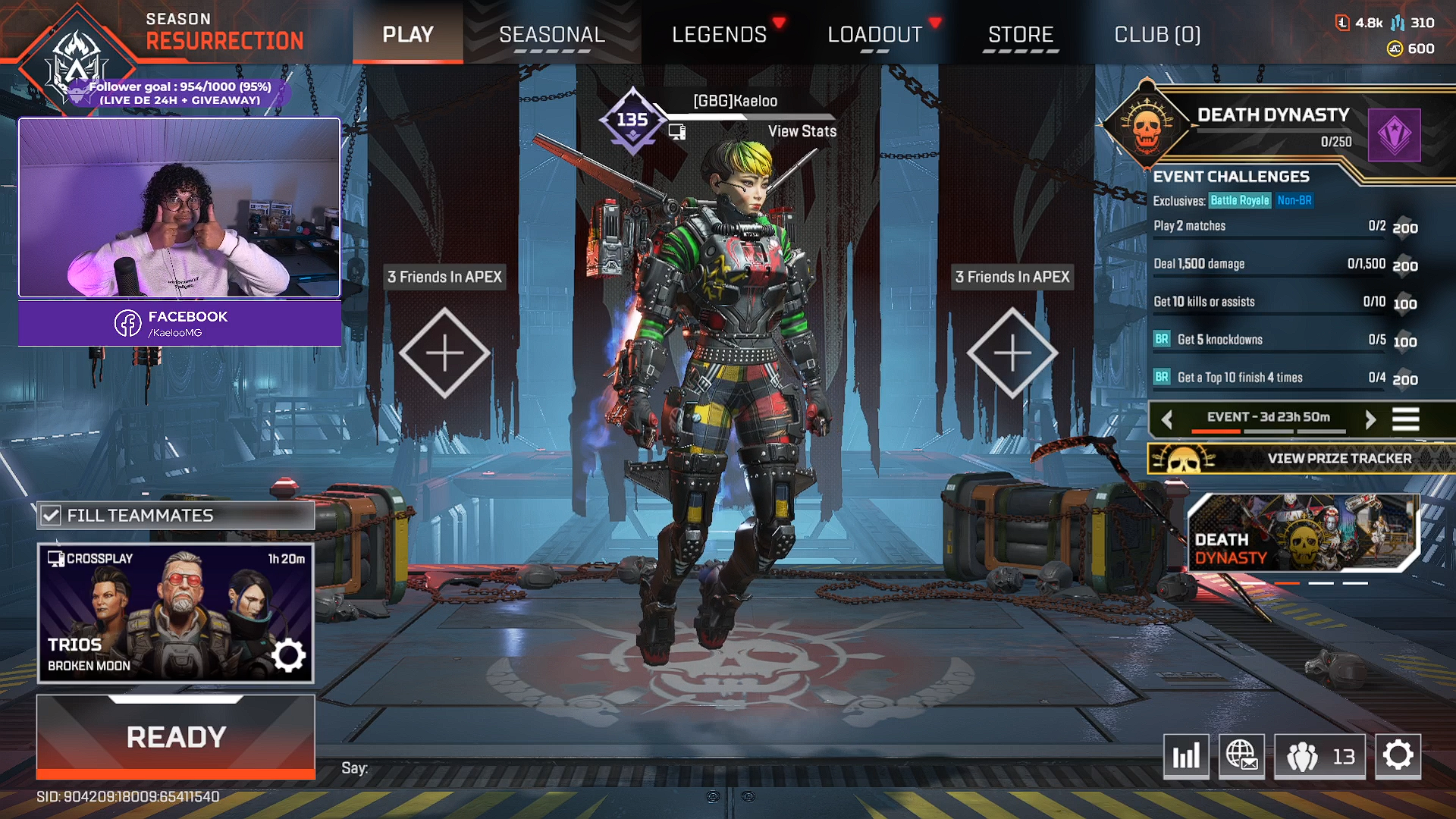
Task: Open the bar chart stats button
Action: (1186, 756)
